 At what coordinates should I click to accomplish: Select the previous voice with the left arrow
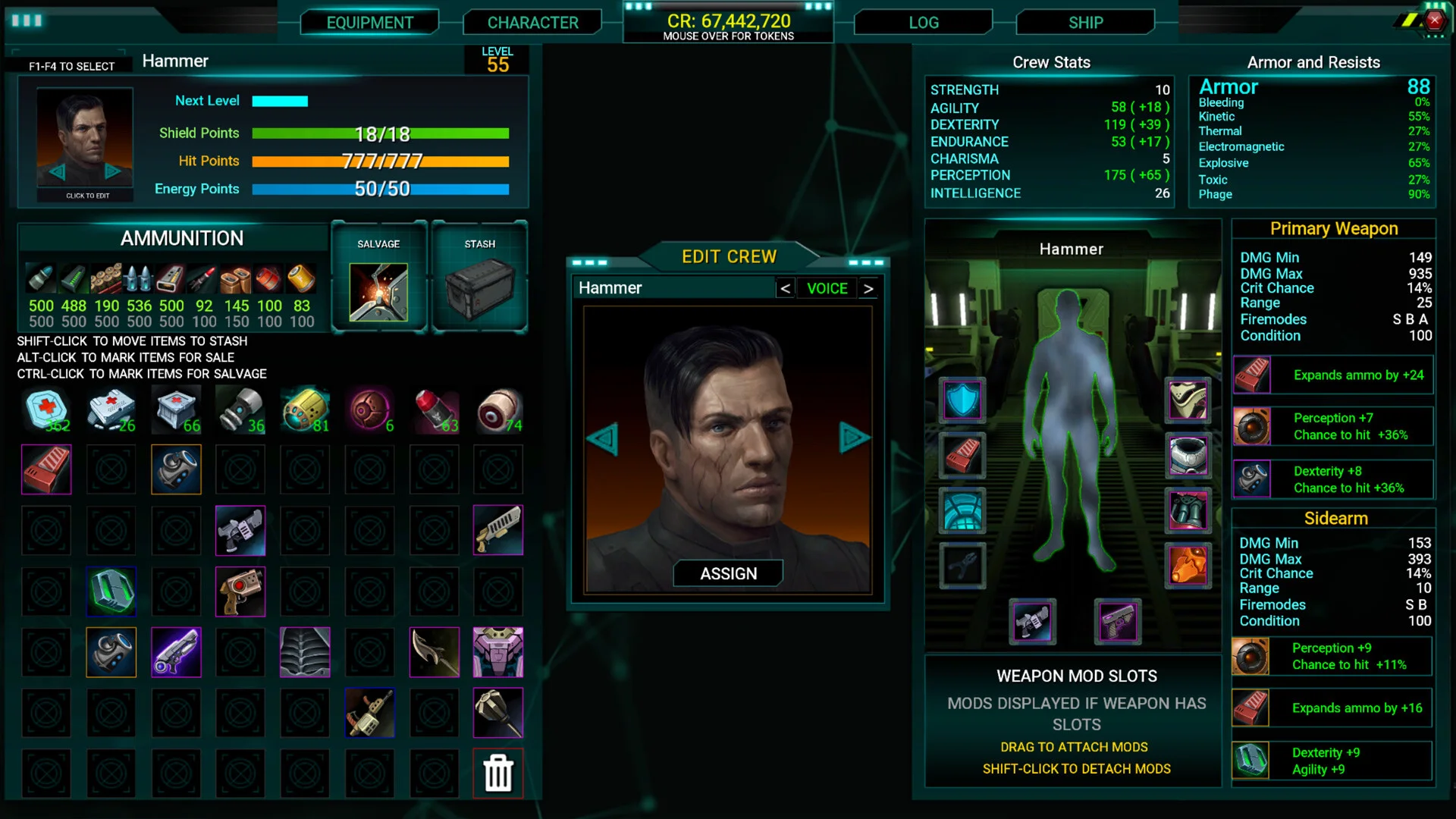pos(786,288)
